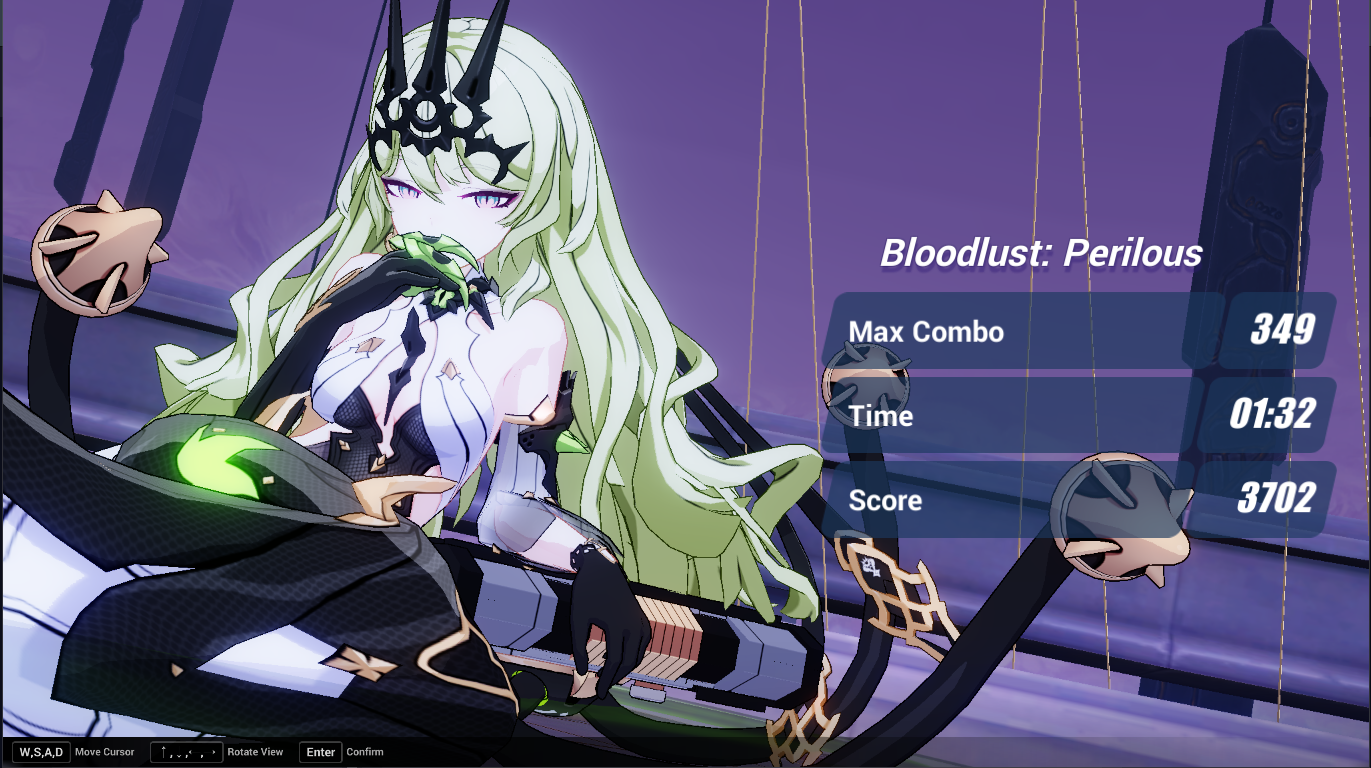
Task: Click the Move Cursor label text
Action: [x=103, y=751]
